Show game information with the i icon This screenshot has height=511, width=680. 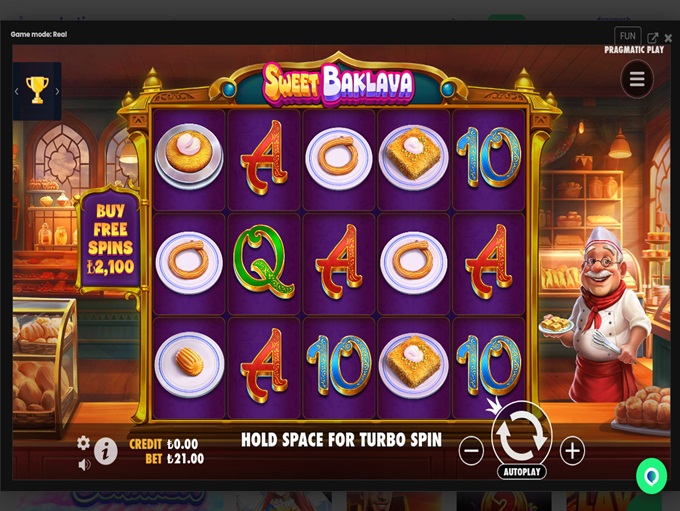click(x=105, y=452)
